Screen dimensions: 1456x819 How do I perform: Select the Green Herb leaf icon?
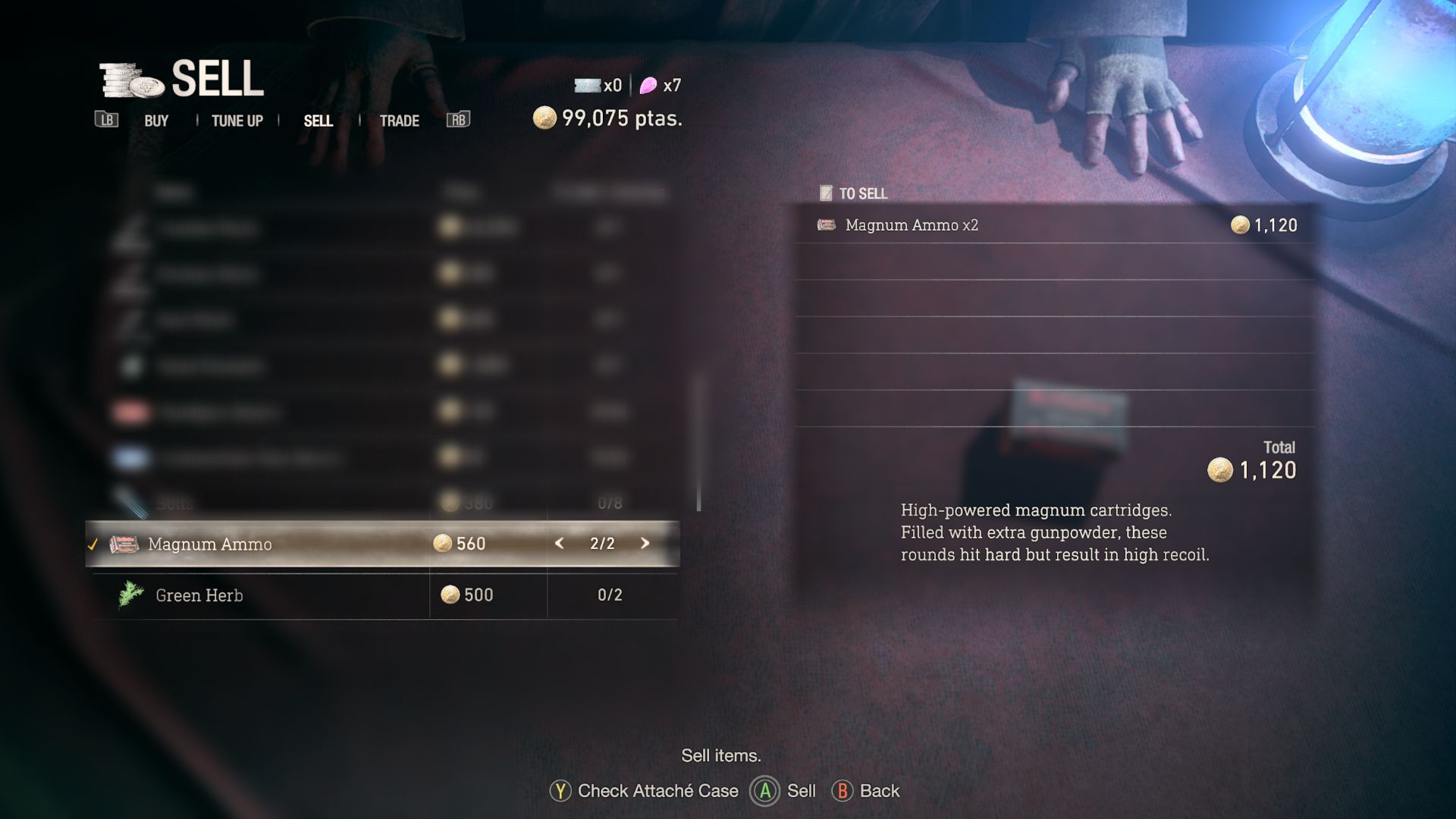click(x=127, y=595)
